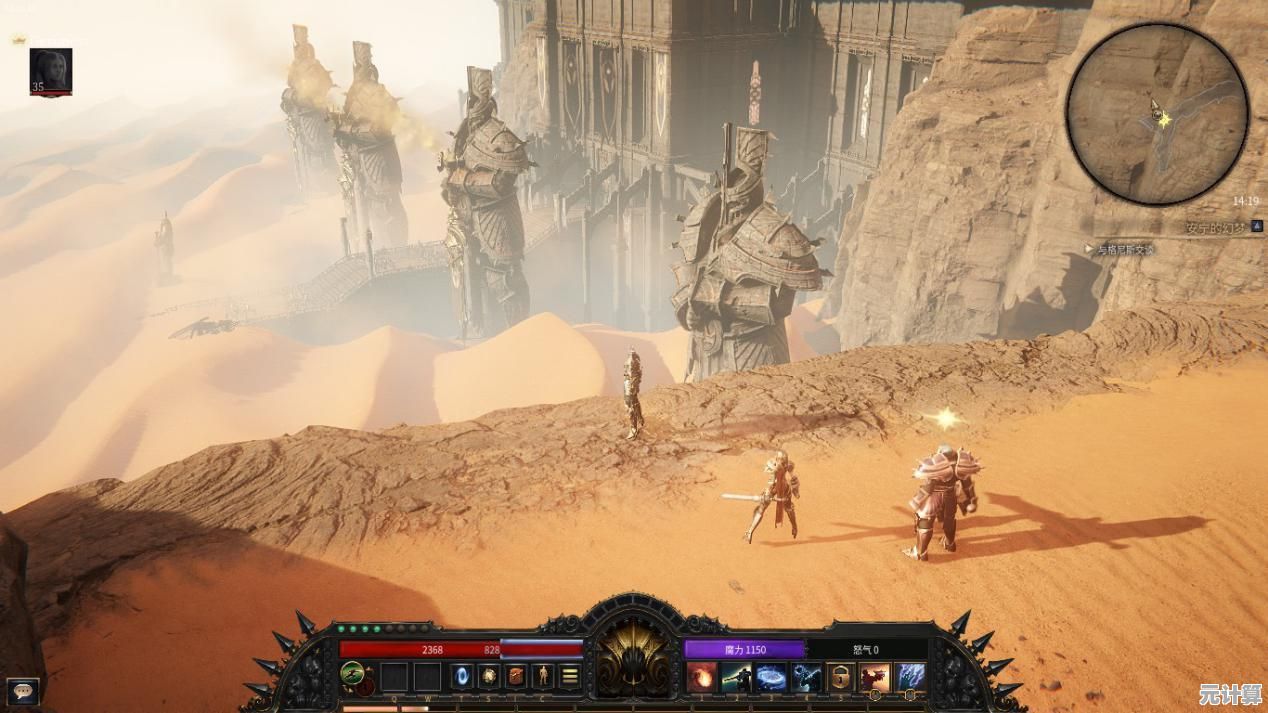Trigger the blue dash attack skill

pyautogui.click(x=806, y=677)
